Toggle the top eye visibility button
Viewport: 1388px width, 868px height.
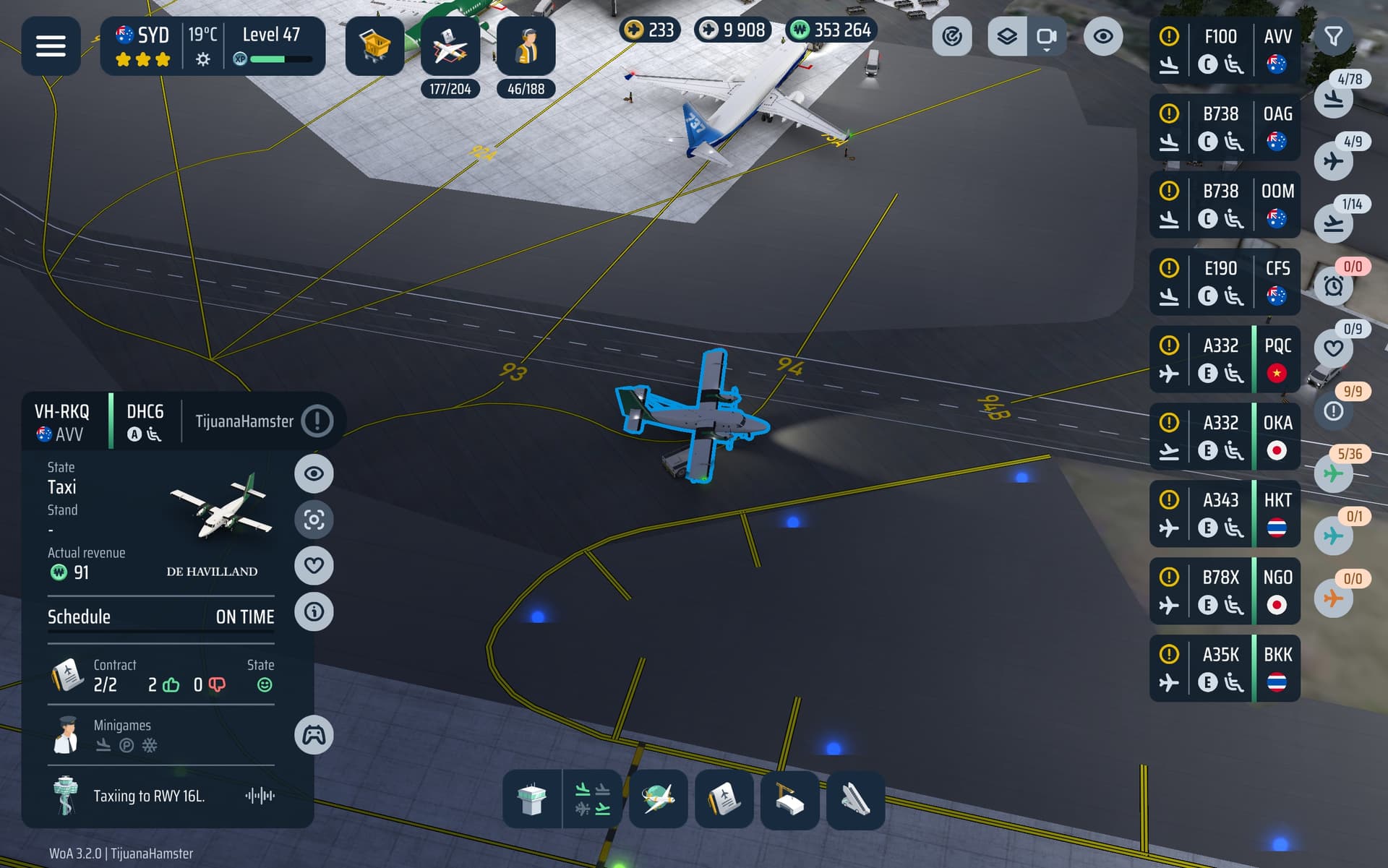(1102, 36)
